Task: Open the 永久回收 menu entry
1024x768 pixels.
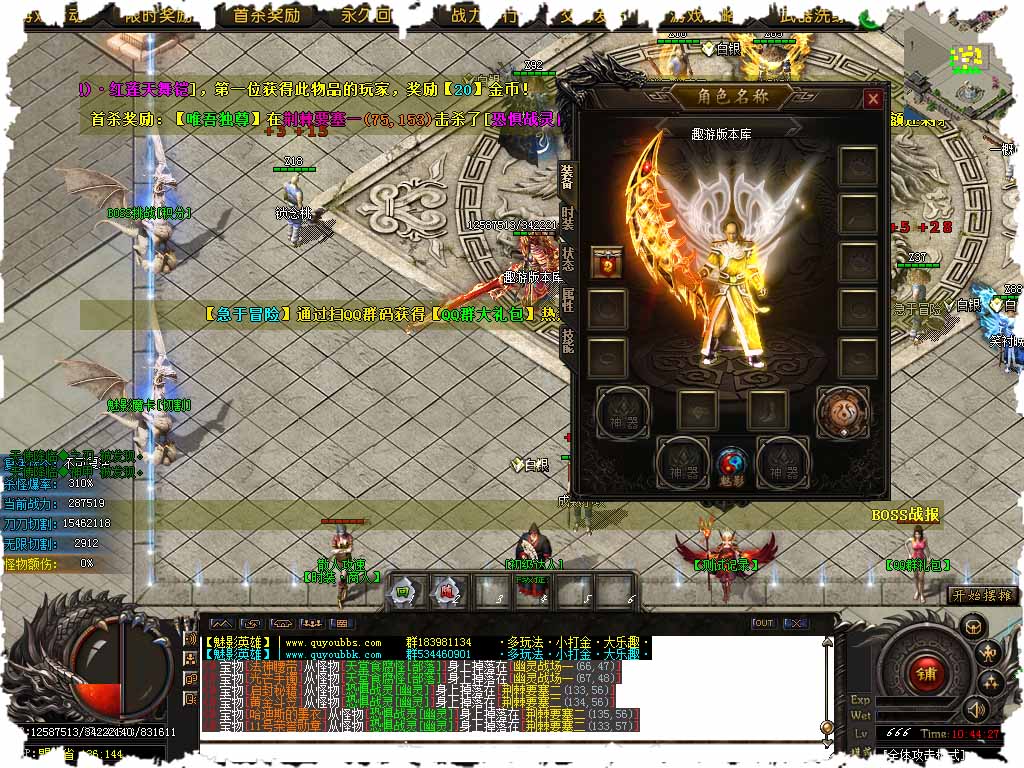Action: coord(366,16)
